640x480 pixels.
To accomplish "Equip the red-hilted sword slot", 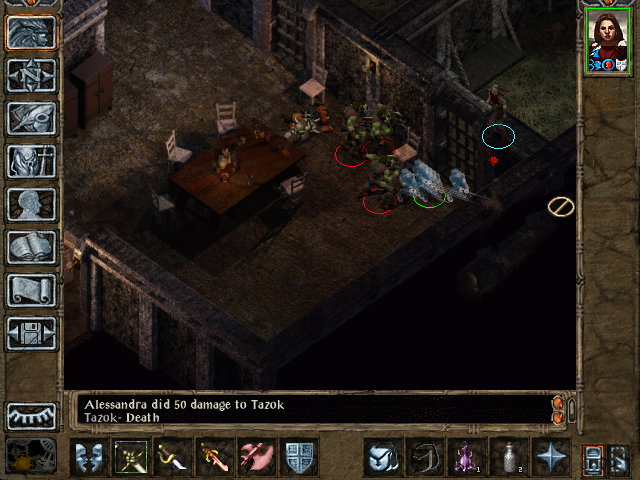I will coord(216,457).
